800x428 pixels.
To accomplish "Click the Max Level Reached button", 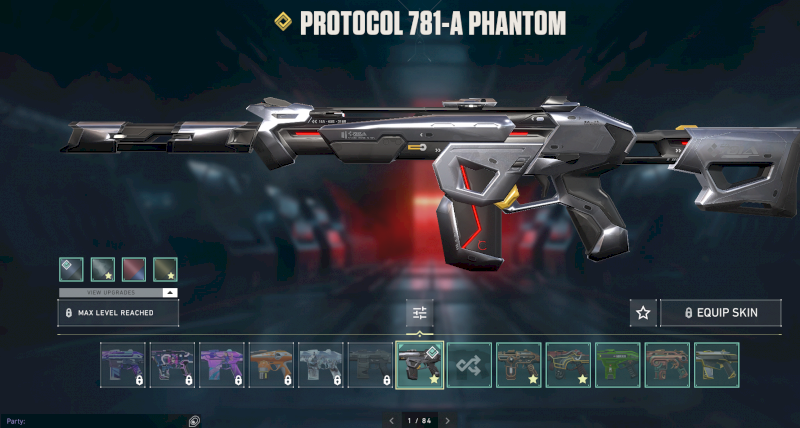I will point(118,313).
